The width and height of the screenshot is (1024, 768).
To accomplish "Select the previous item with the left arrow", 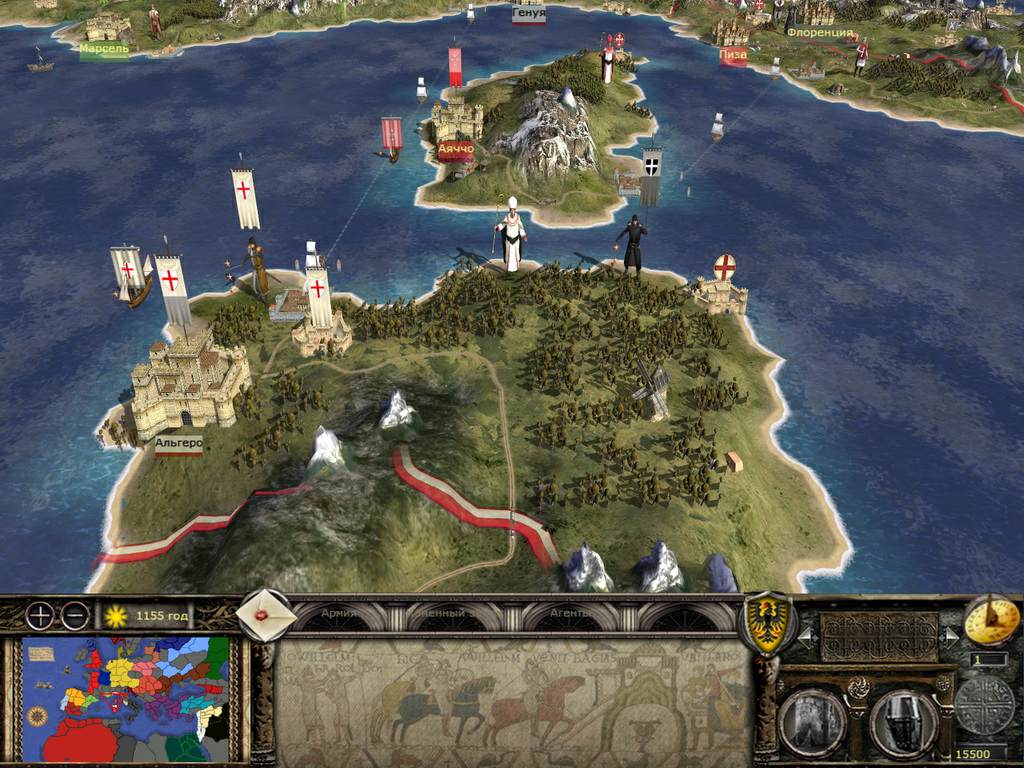I will 806,633.
